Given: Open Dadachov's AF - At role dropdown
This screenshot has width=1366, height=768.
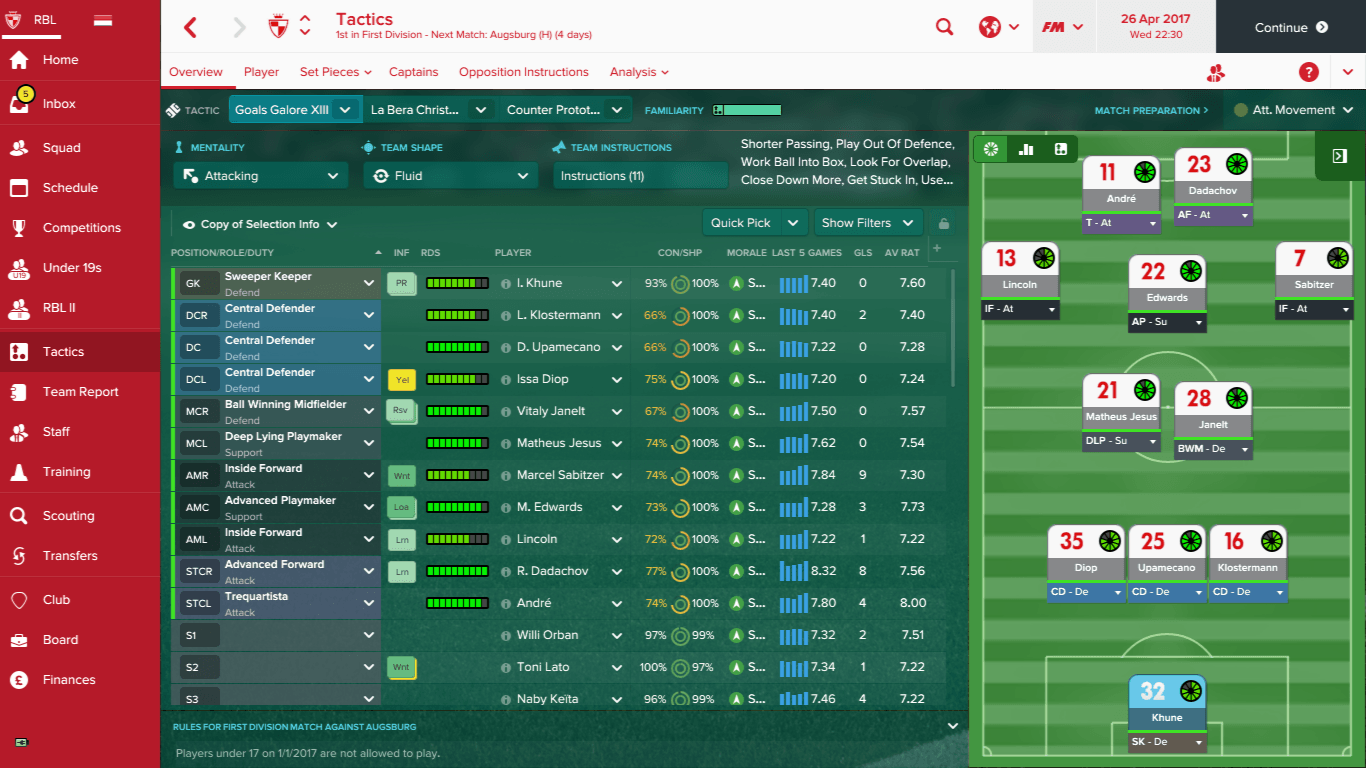Looking at the screenshot, I should point(1213,214).
